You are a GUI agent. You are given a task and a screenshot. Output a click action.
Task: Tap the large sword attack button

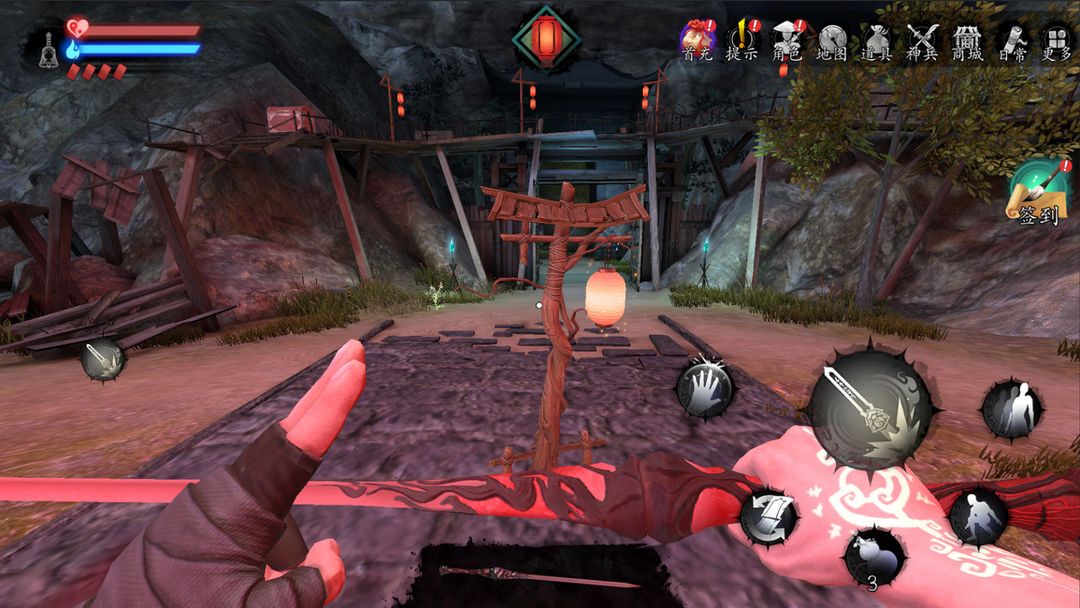[869, 405]
